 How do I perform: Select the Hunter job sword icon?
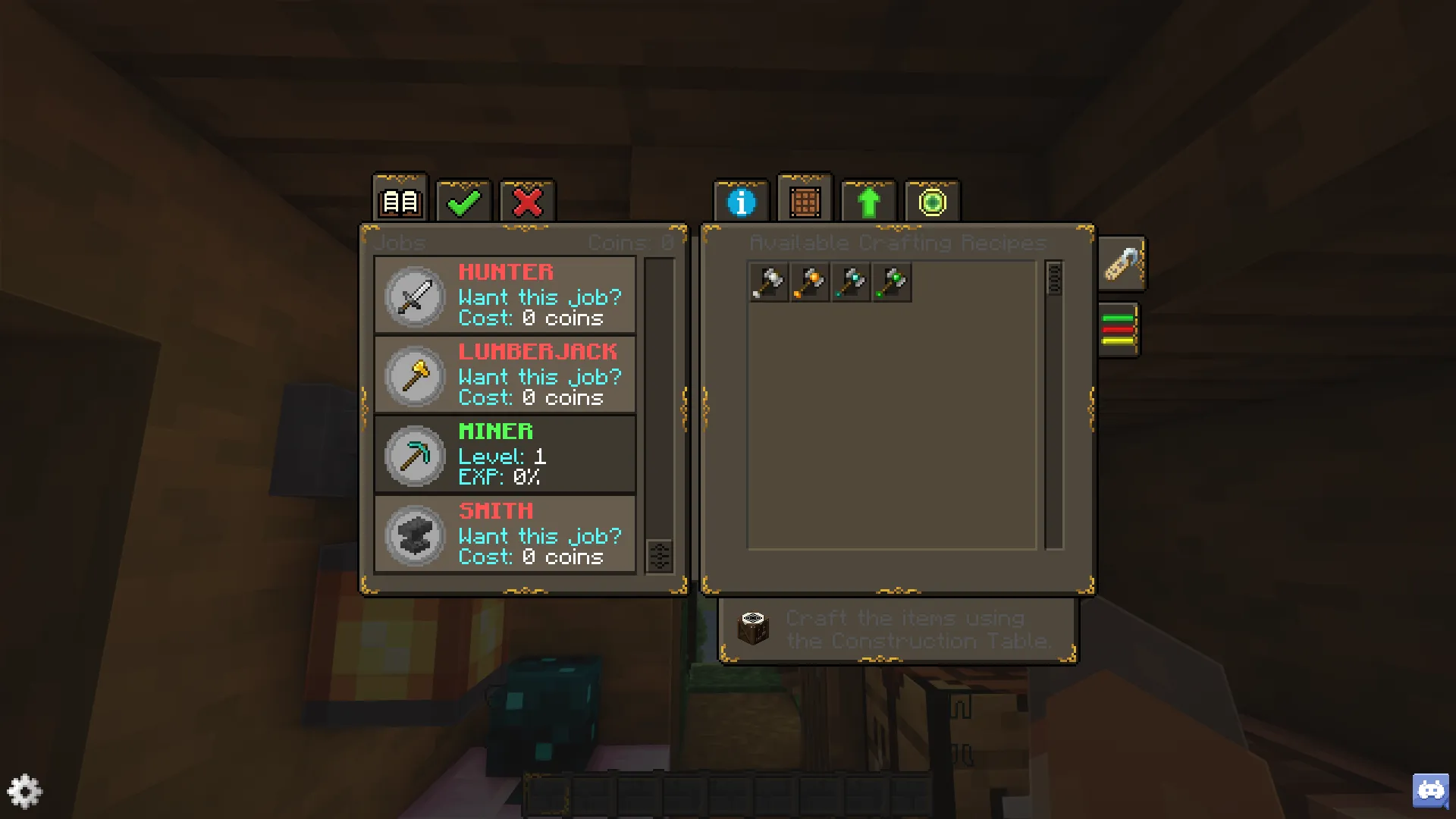(x=414, y=297)
